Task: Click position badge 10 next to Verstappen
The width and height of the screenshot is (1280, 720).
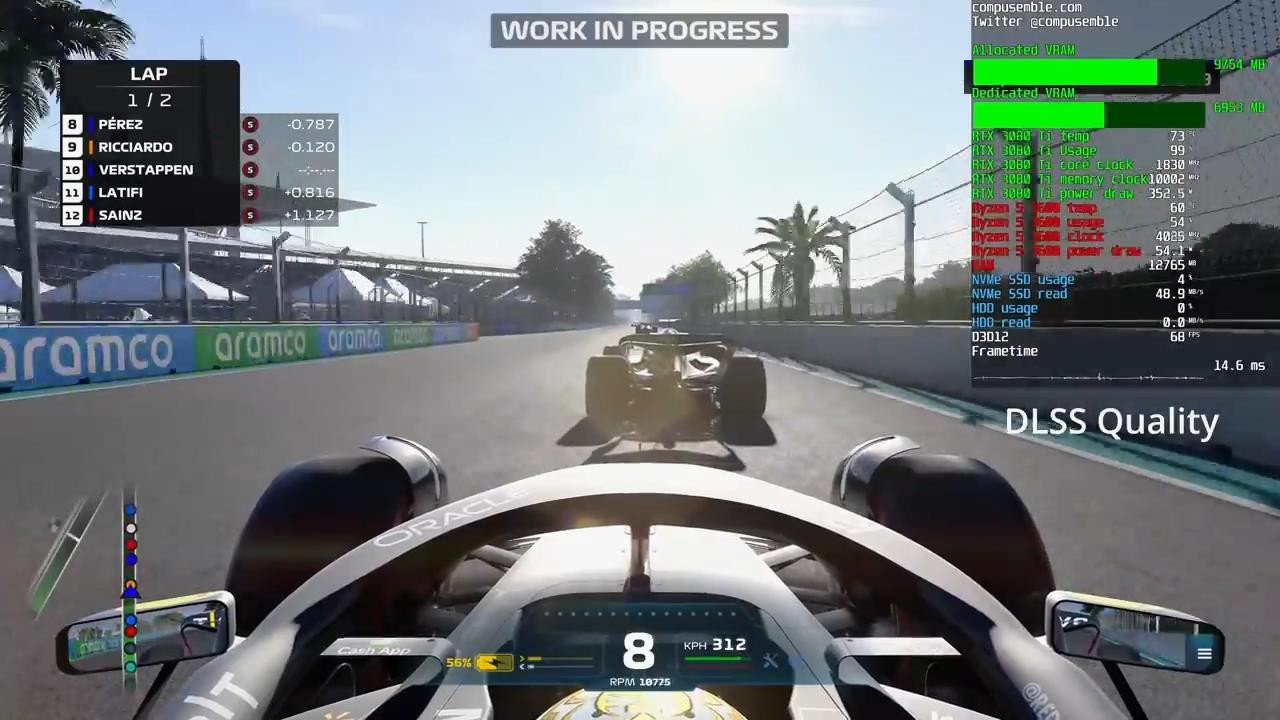Action: point(72,170)
